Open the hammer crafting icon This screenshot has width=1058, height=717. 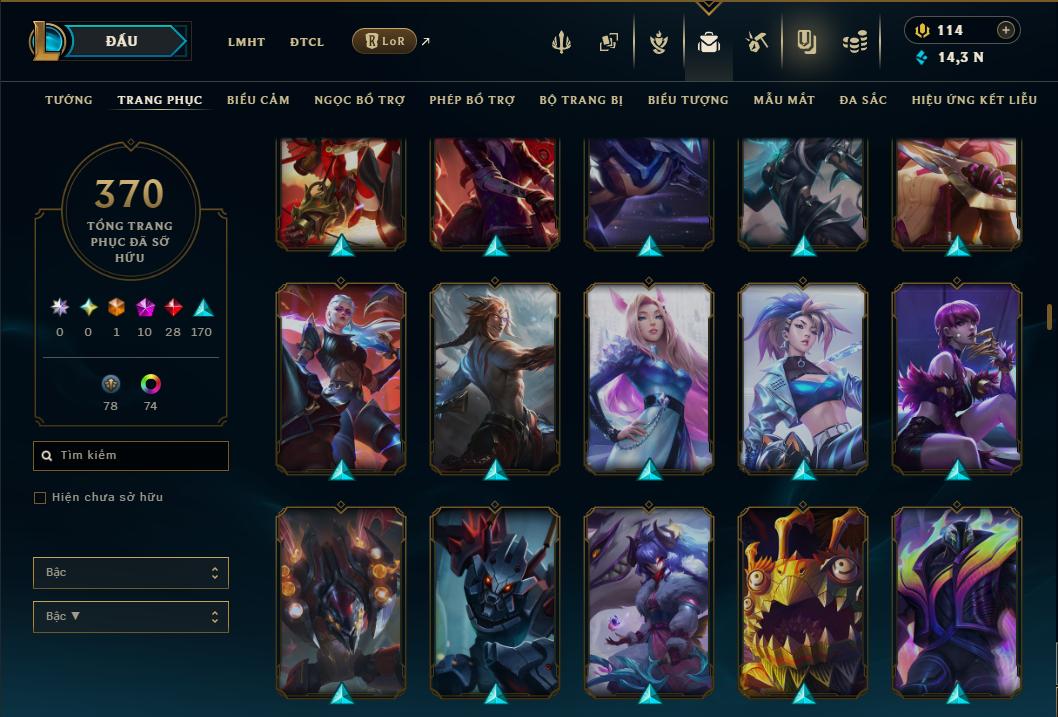pos(756,42)
